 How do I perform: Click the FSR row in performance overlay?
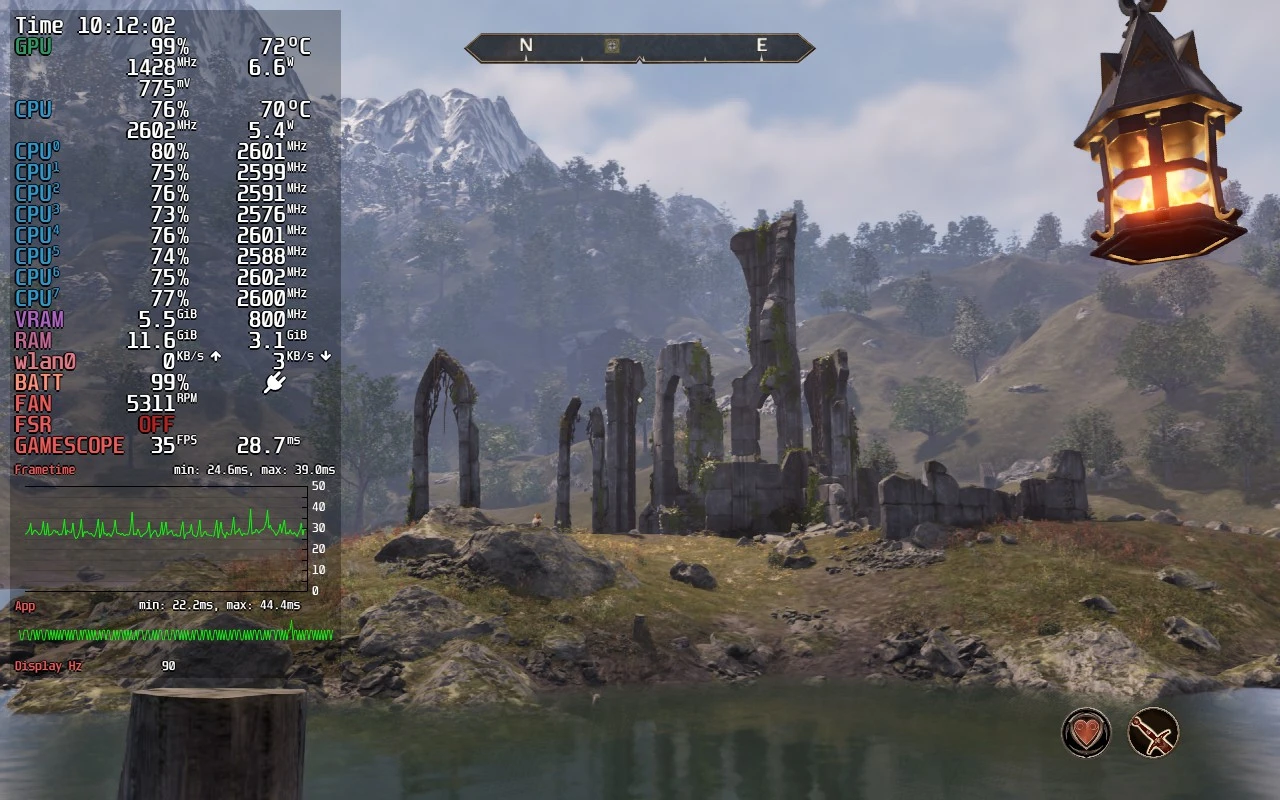[x=95, y=424]
